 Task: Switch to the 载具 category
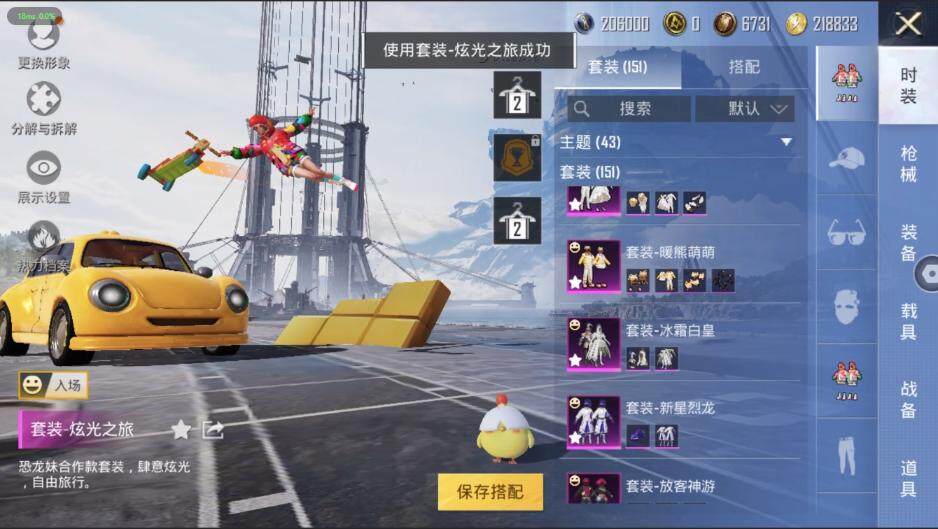click(x=908, y=320)
